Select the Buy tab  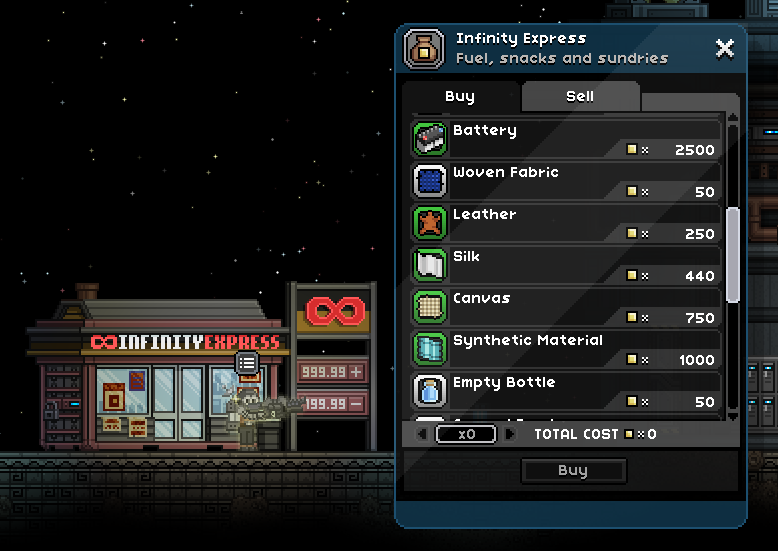460,97
